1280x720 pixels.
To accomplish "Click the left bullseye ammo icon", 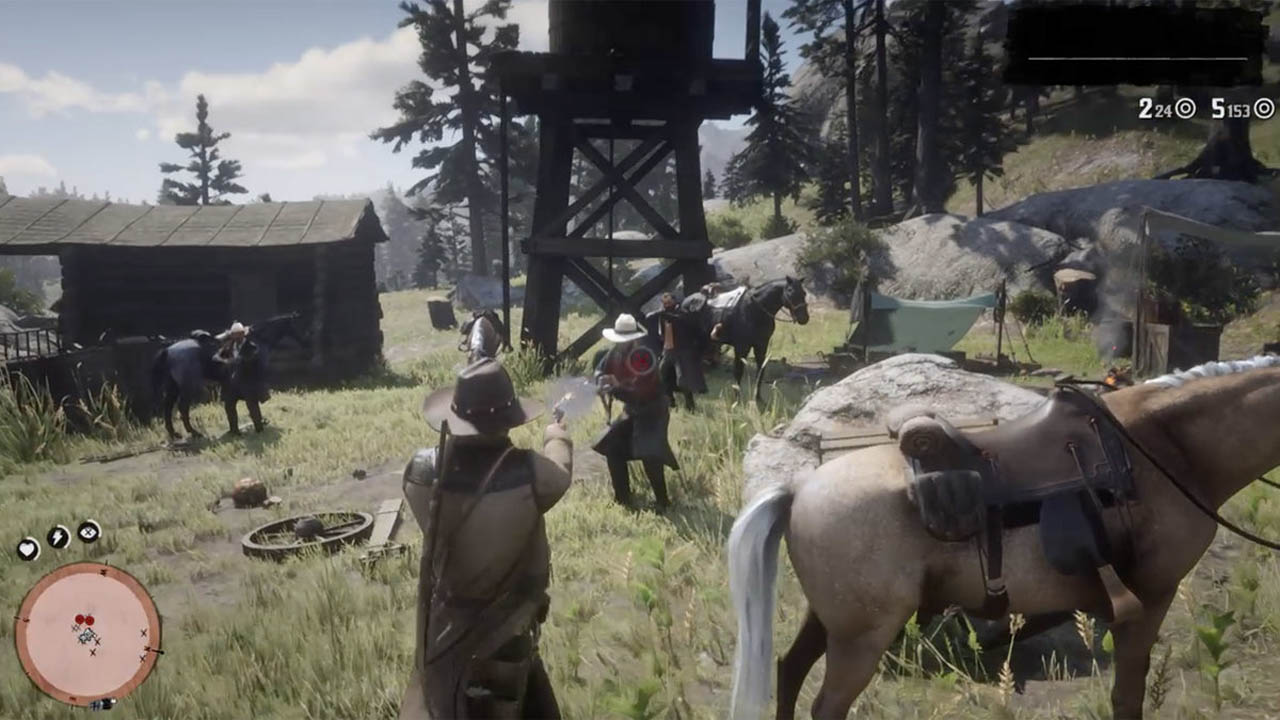I will coord(1184,108).
